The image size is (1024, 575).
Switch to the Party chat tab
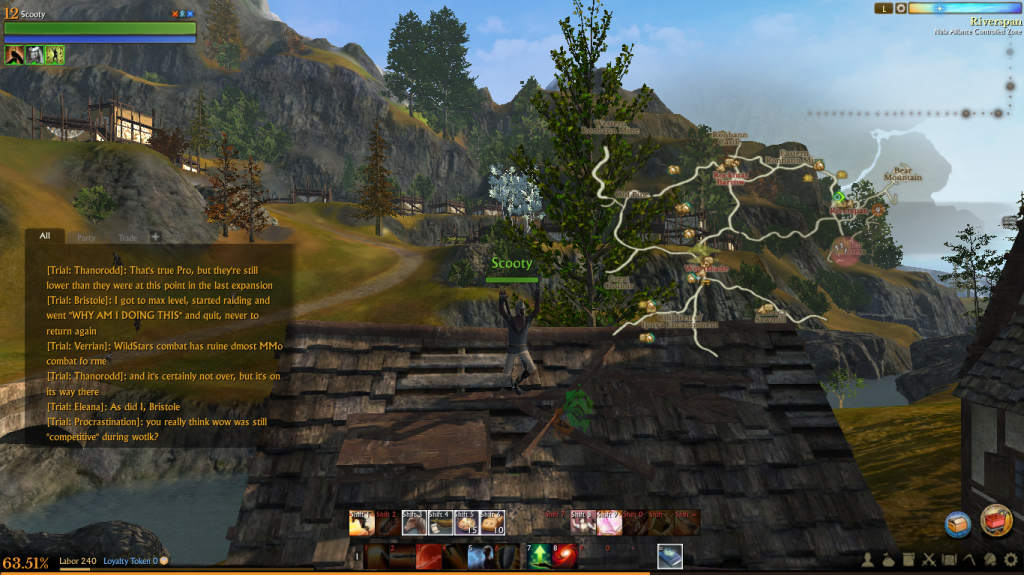86,238
